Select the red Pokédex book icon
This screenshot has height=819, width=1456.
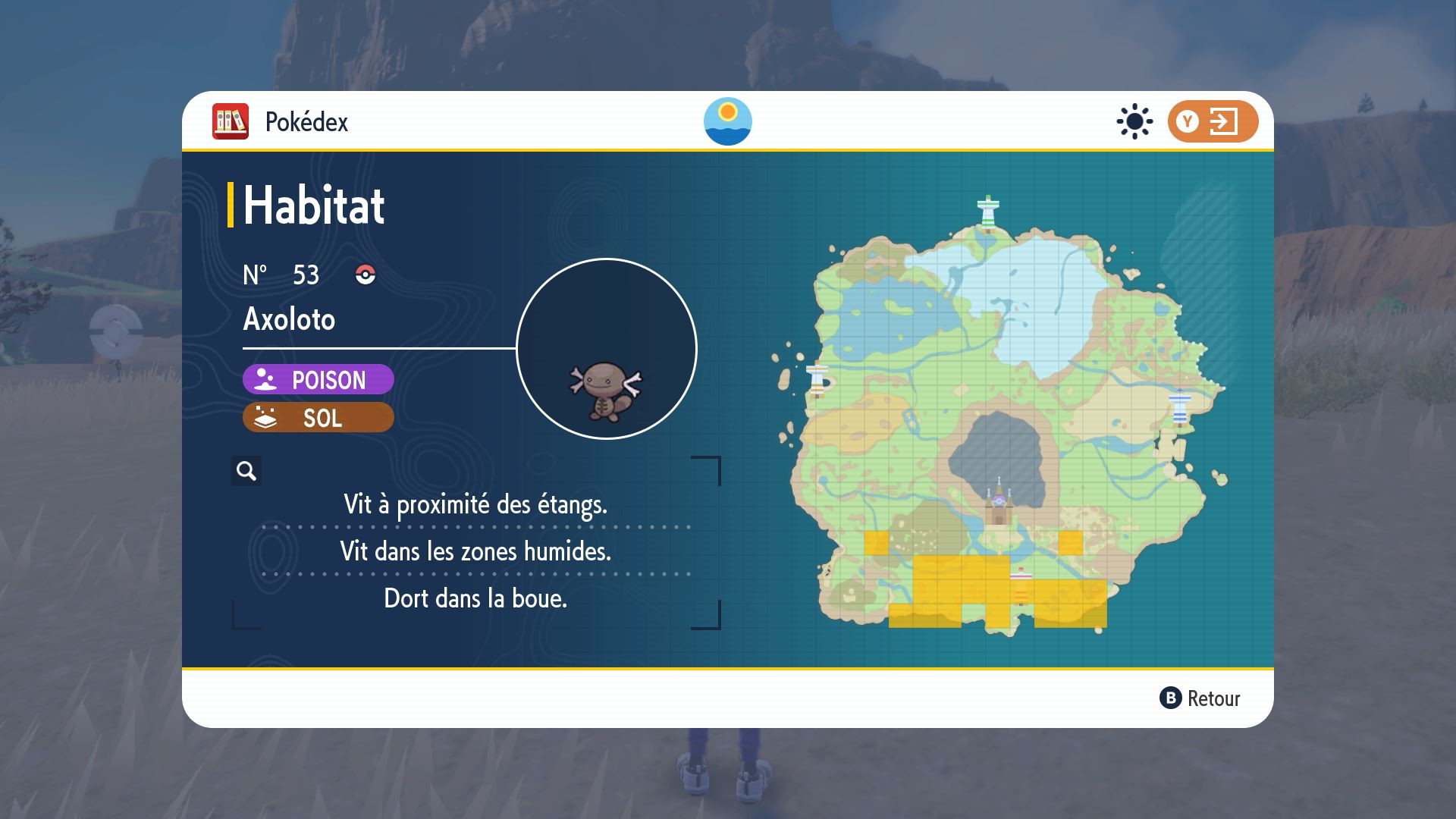point(231,121)
